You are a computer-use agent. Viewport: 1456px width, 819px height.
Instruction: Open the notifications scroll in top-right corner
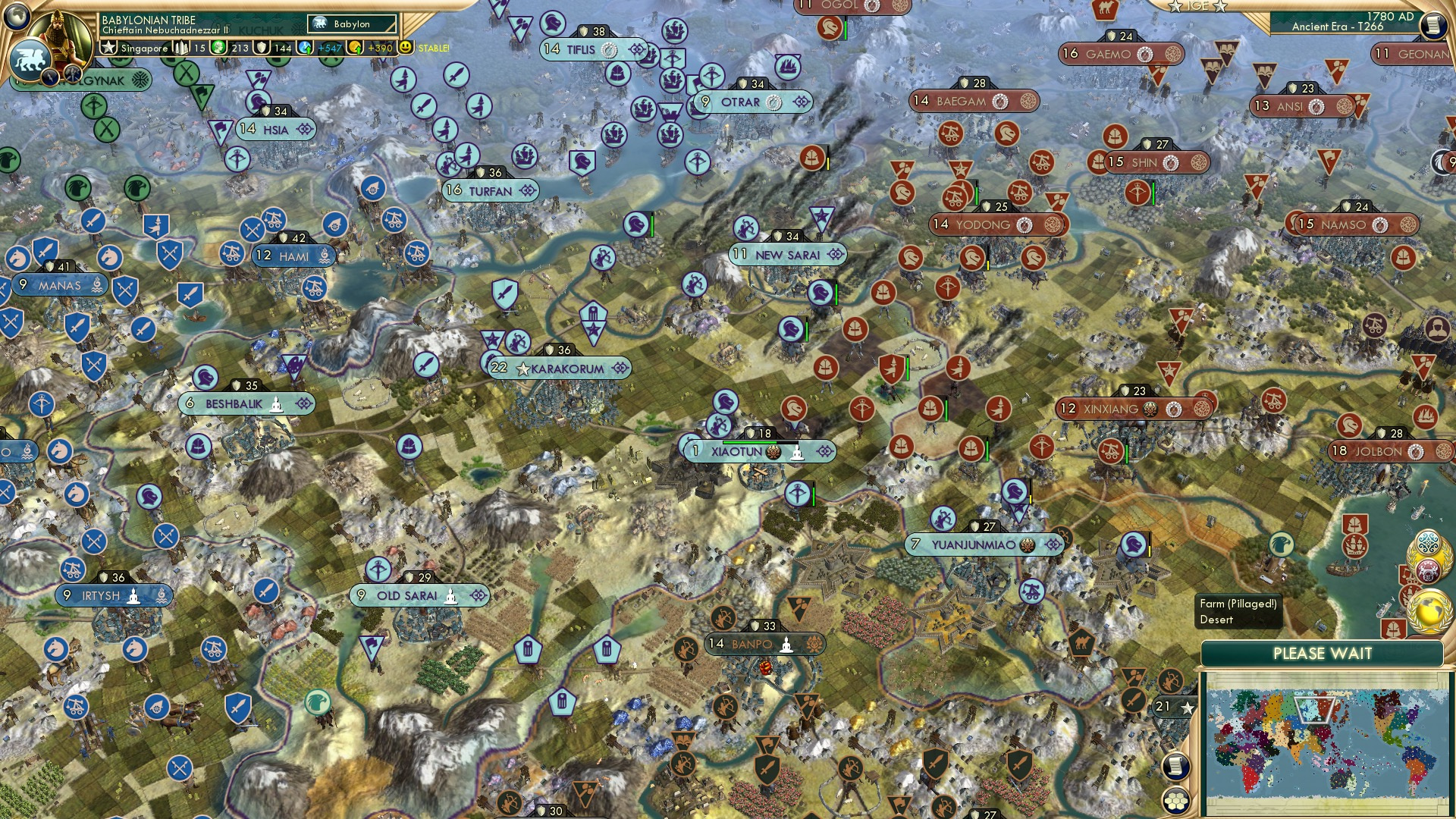pyautogui.click(x=1432, y=25)
